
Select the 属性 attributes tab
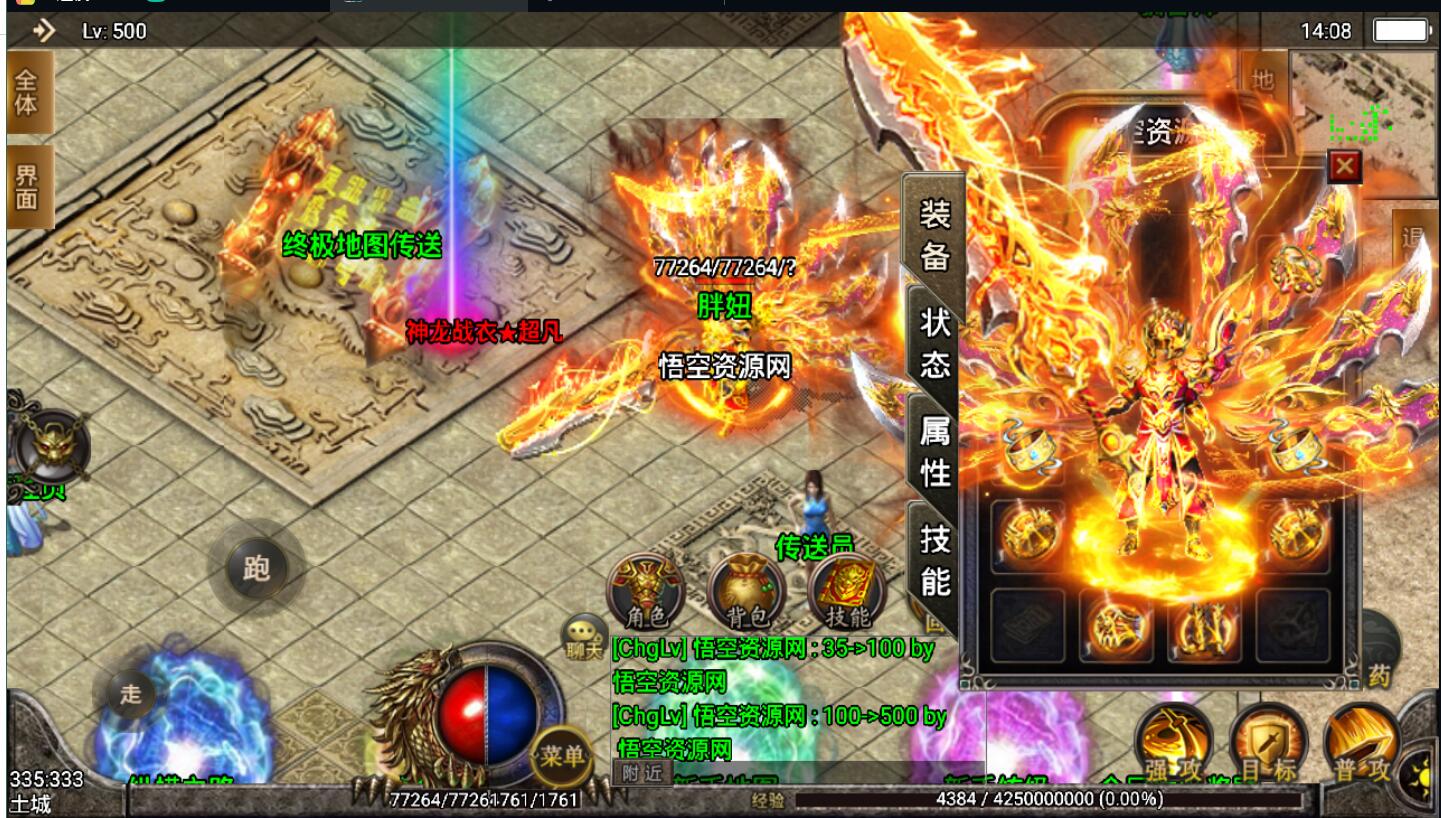click(934, 451)
